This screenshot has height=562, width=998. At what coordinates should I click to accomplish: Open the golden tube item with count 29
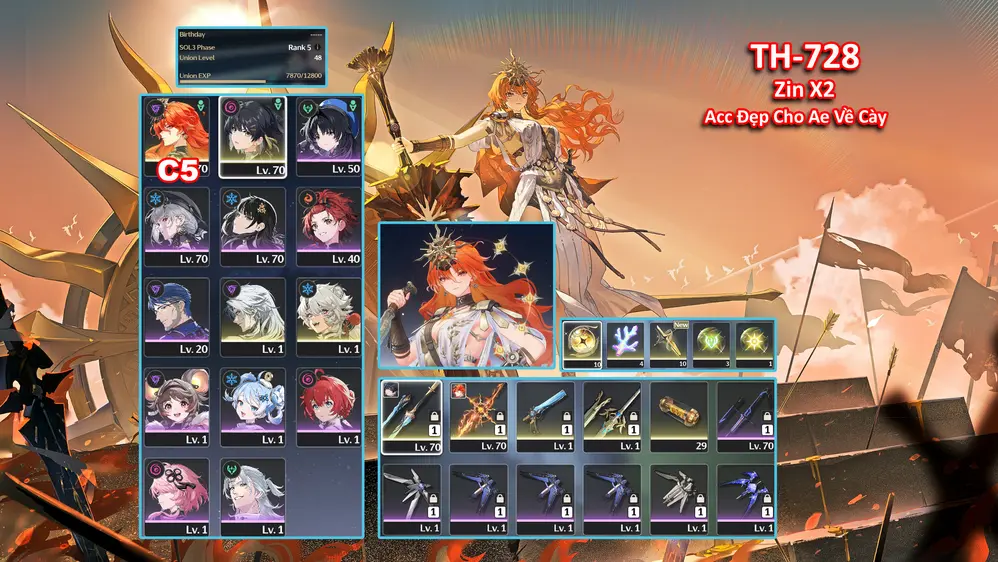679,417
